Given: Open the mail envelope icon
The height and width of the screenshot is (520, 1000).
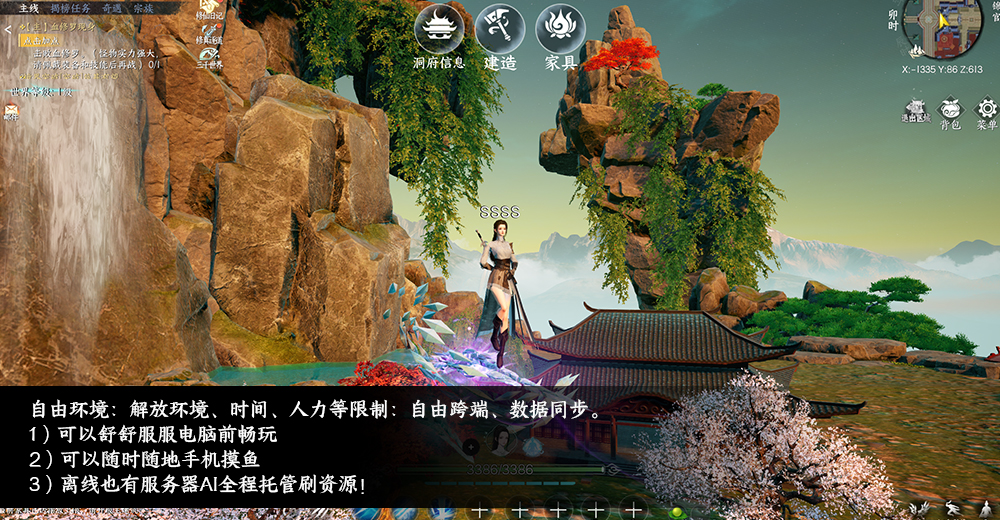Looking at the screenshot, I should coord(11,112).
